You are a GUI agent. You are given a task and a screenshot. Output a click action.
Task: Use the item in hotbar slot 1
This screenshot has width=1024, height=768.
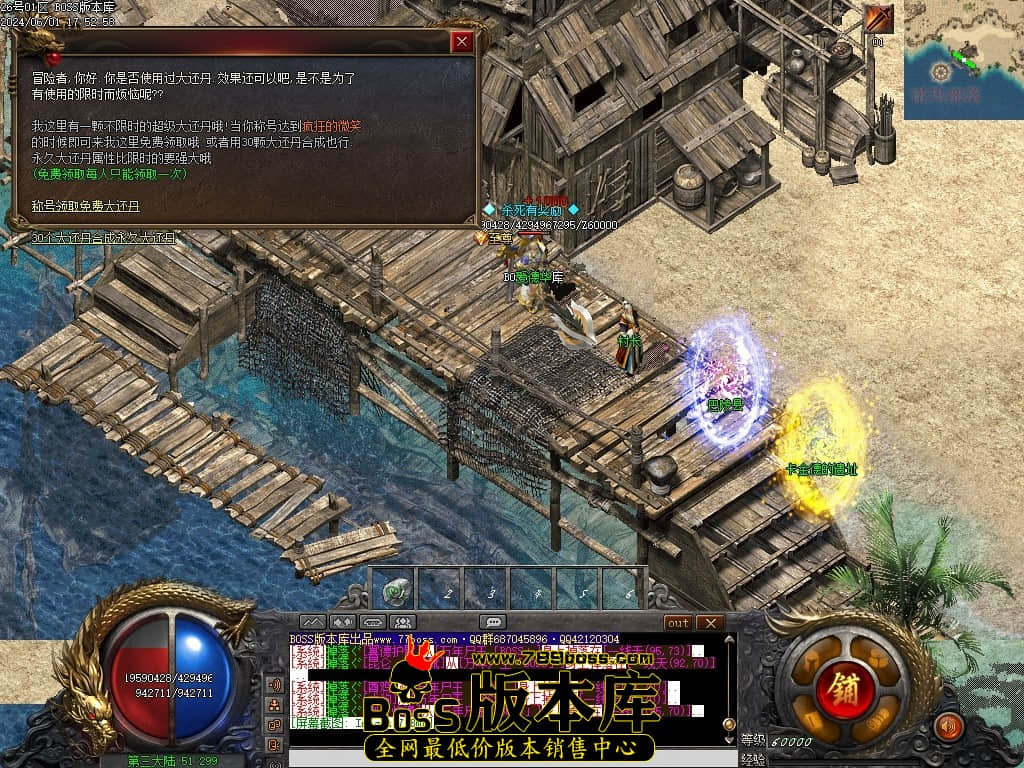[x=397, y=591]
